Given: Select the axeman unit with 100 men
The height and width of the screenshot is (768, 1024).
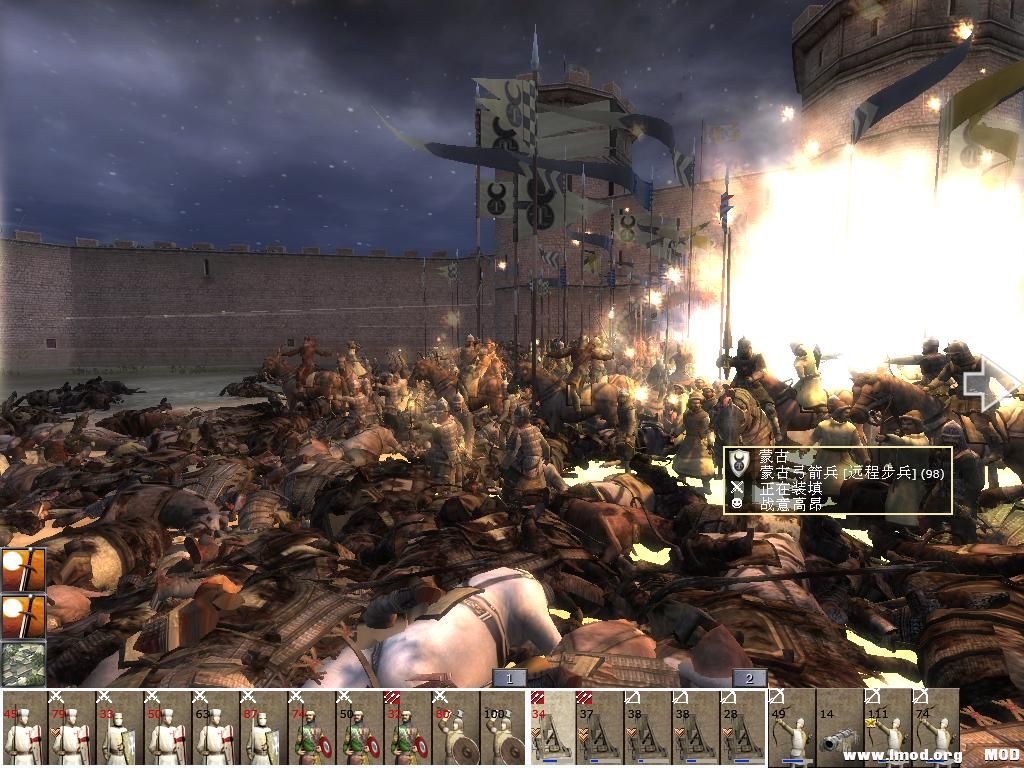Looking at the screenshot, I should [503, 728].
